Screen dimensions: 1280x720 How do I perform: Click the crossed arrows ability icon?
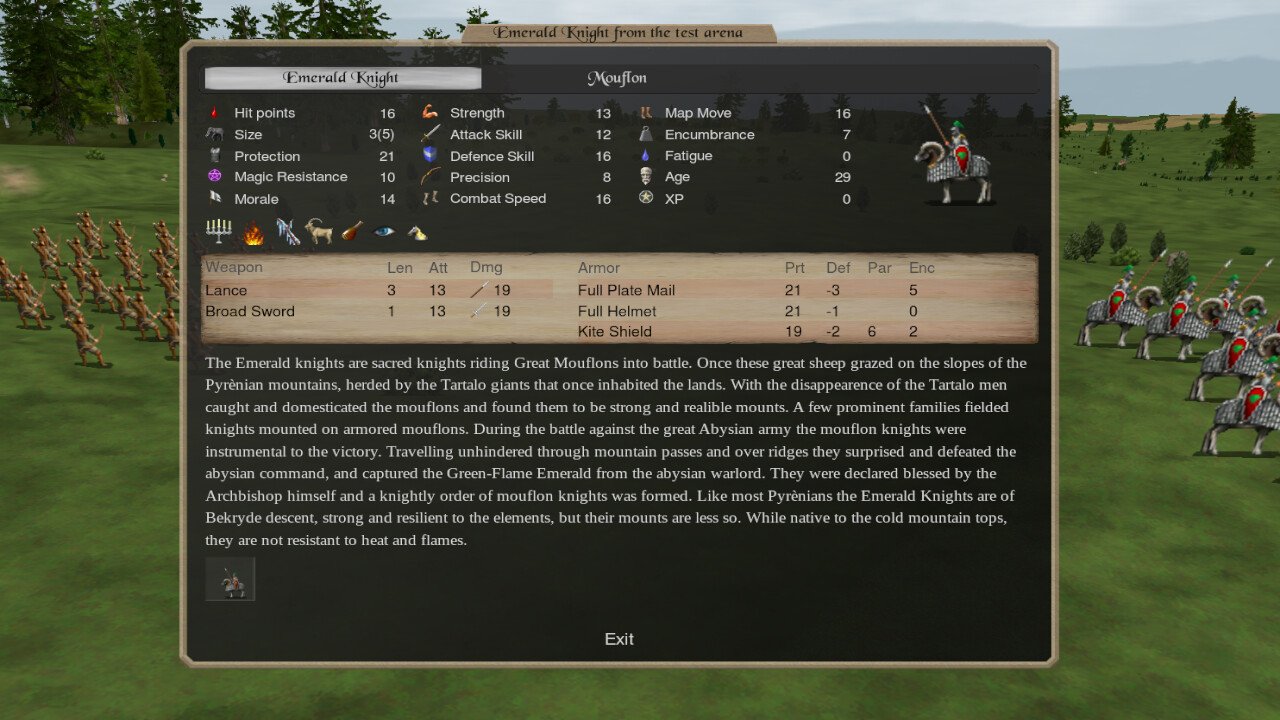click(287, 231)
